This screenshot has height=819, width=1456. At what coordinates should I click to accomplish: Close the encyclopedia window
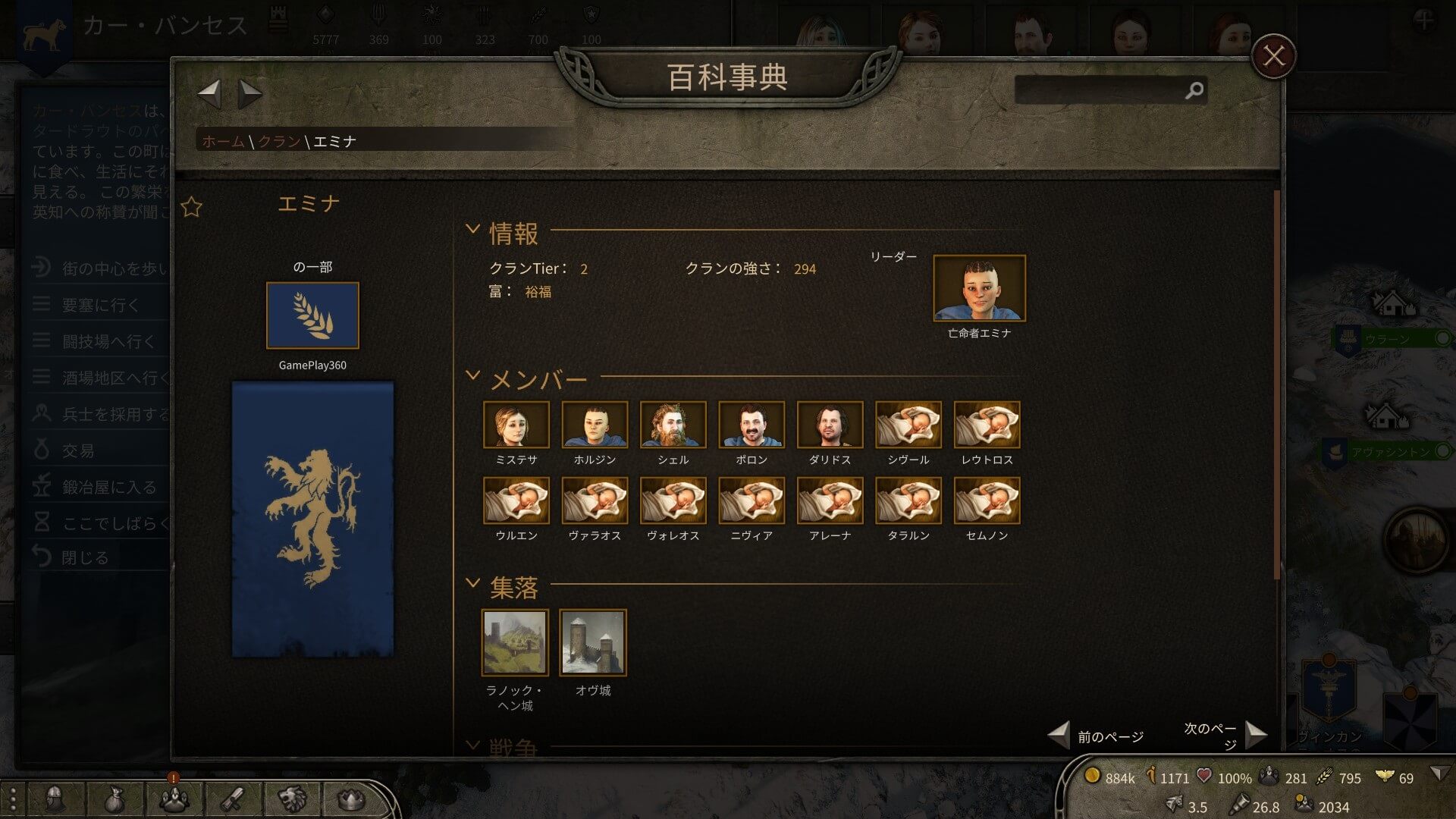click(1273, 56)
